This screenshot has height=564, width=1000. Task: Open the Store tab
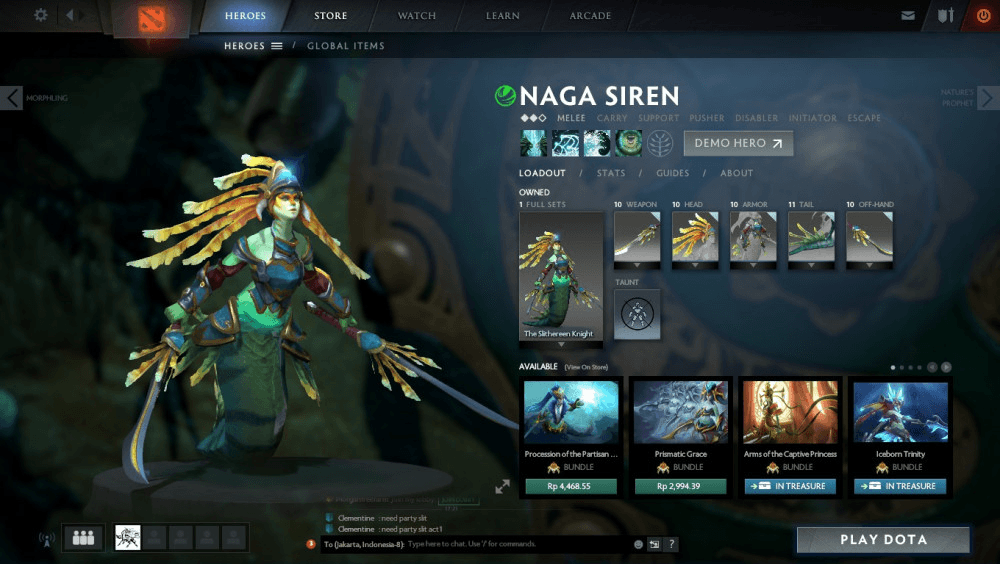pos(331,16)
